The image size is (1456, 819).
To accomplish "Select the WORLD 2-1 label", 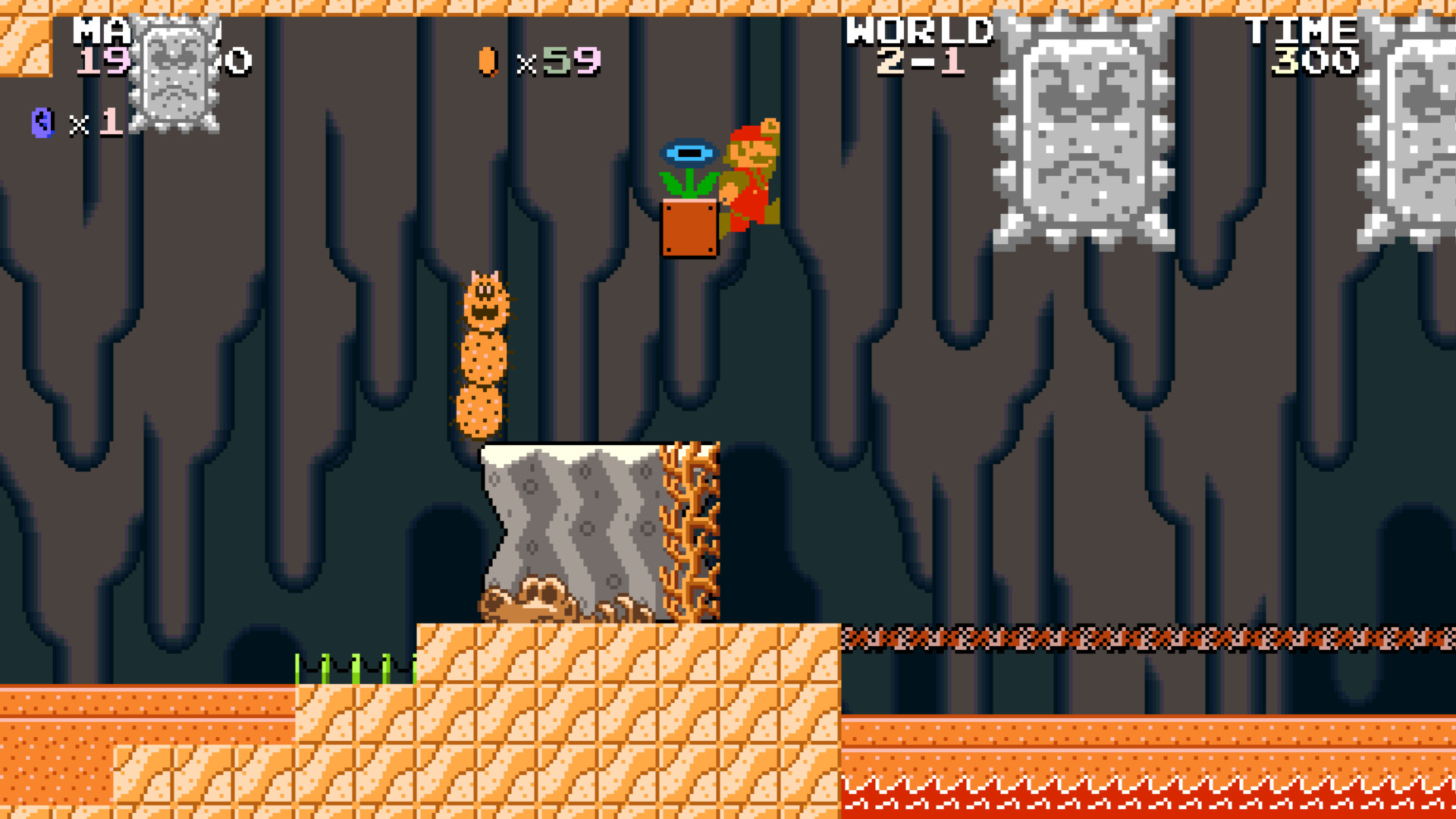I will [920, 45].
